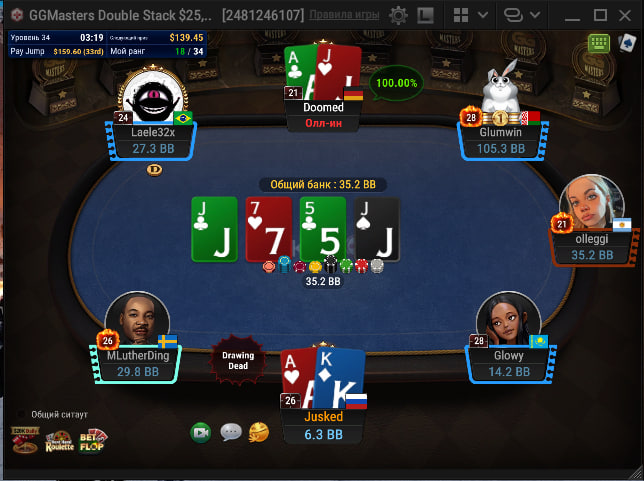Open the emoji reactions button
This screenshot has height=481, width=644.
point(259,432)
